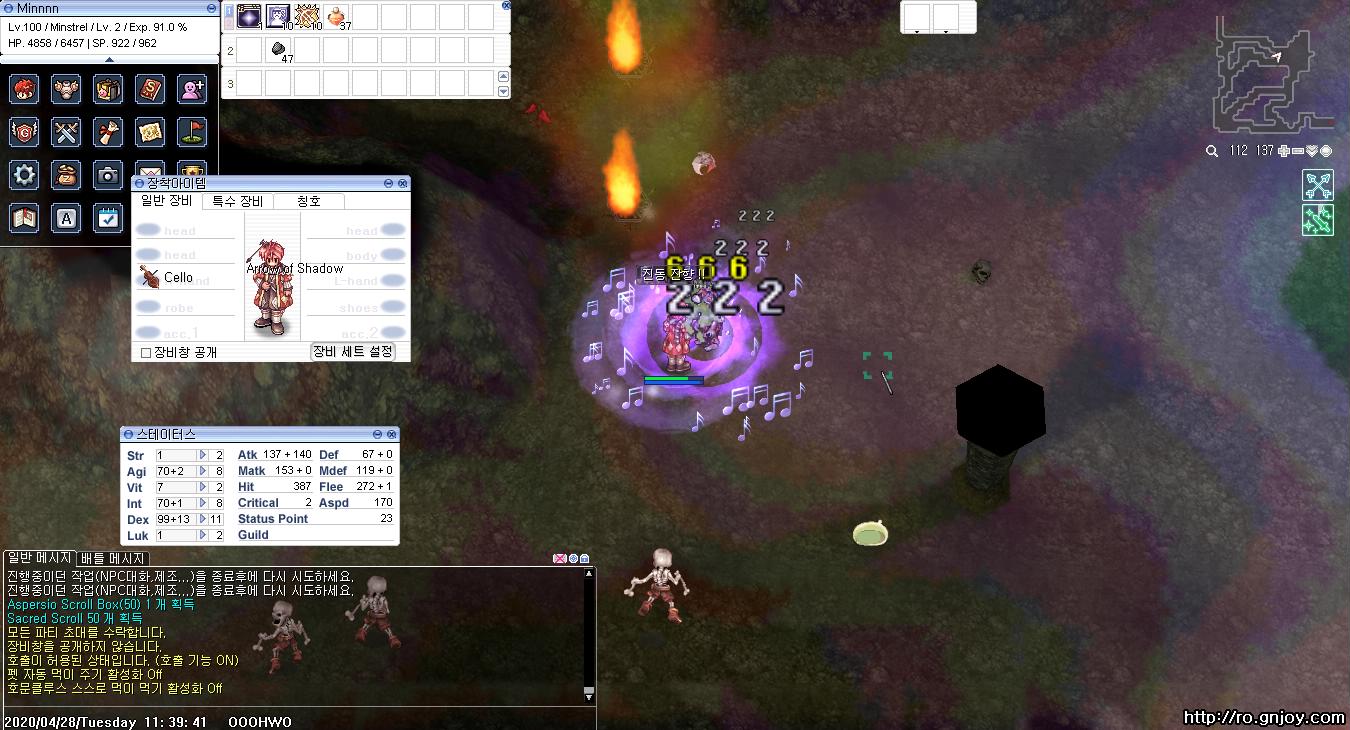Viewport: 1350px width, 730px height.
Task: Raise Dex using its increase arrow
Action: coord(203,519)
